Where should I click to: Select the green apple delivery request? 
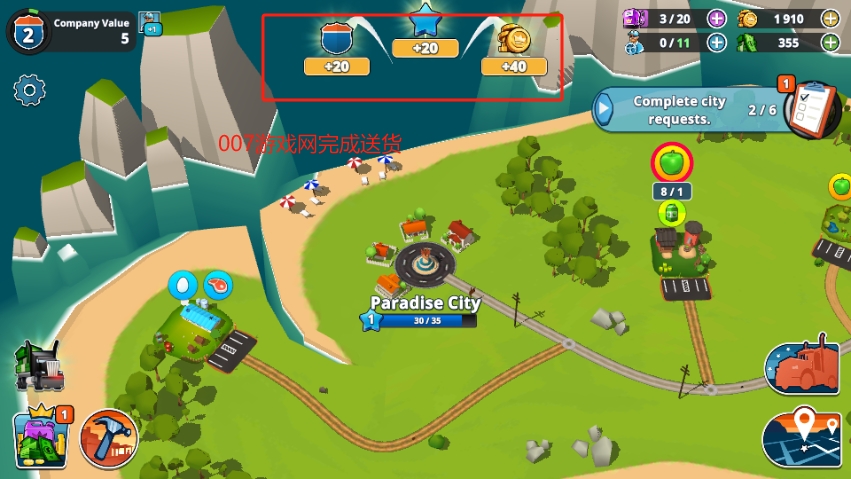pyautogui.click(x=670, y=161)
